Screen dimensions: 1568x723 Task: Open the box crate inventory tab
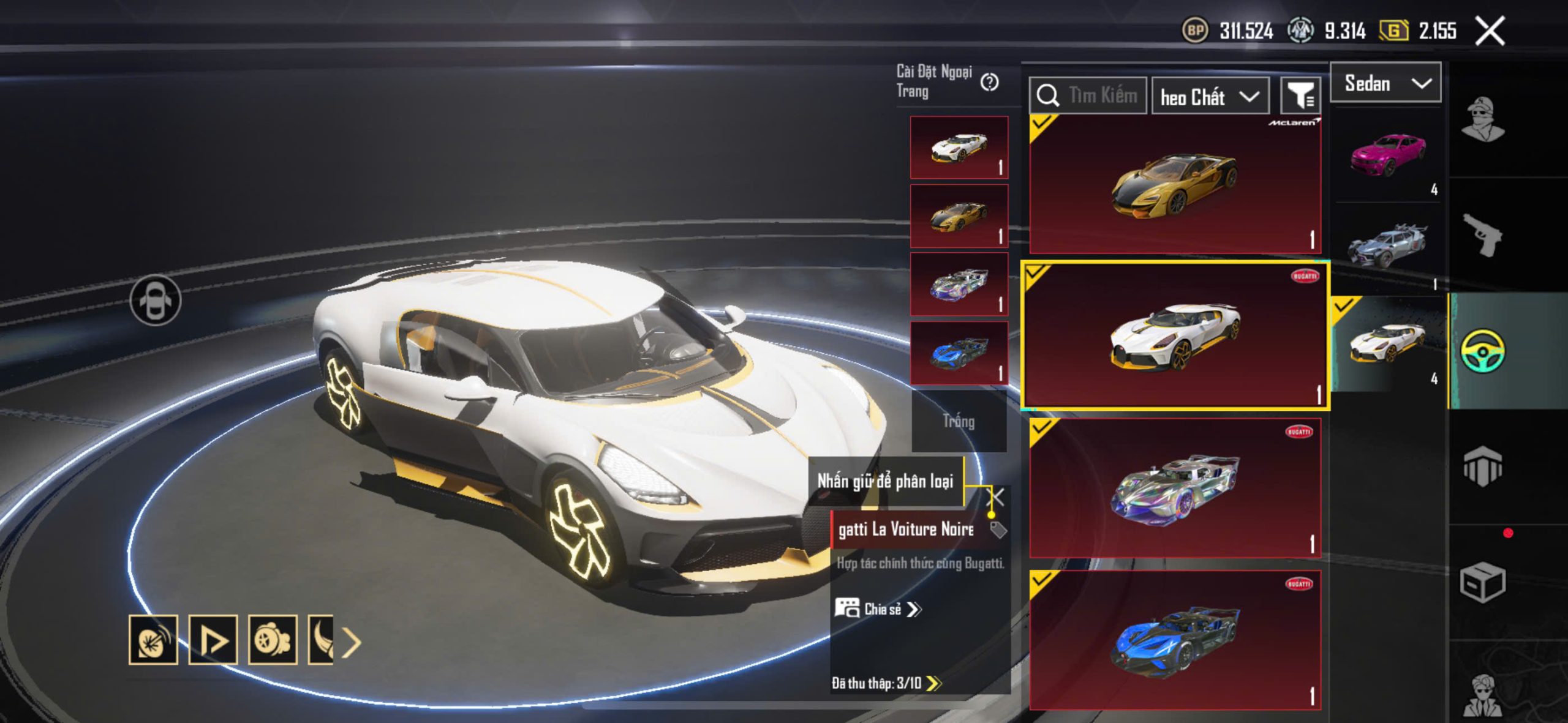click(1482, 582)
